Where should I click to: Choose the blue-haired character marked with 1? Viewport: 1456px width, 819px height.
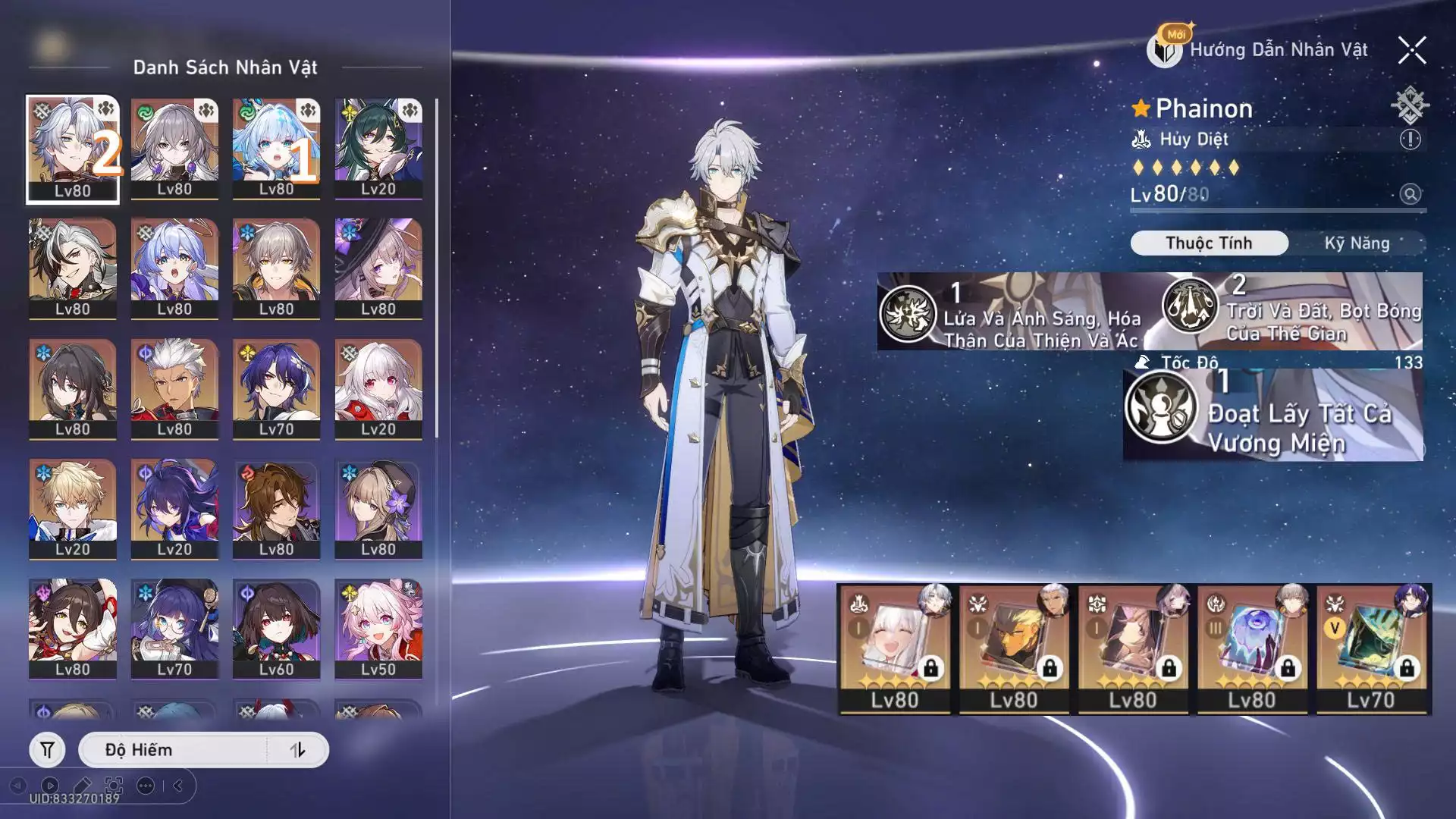[277, 149]
